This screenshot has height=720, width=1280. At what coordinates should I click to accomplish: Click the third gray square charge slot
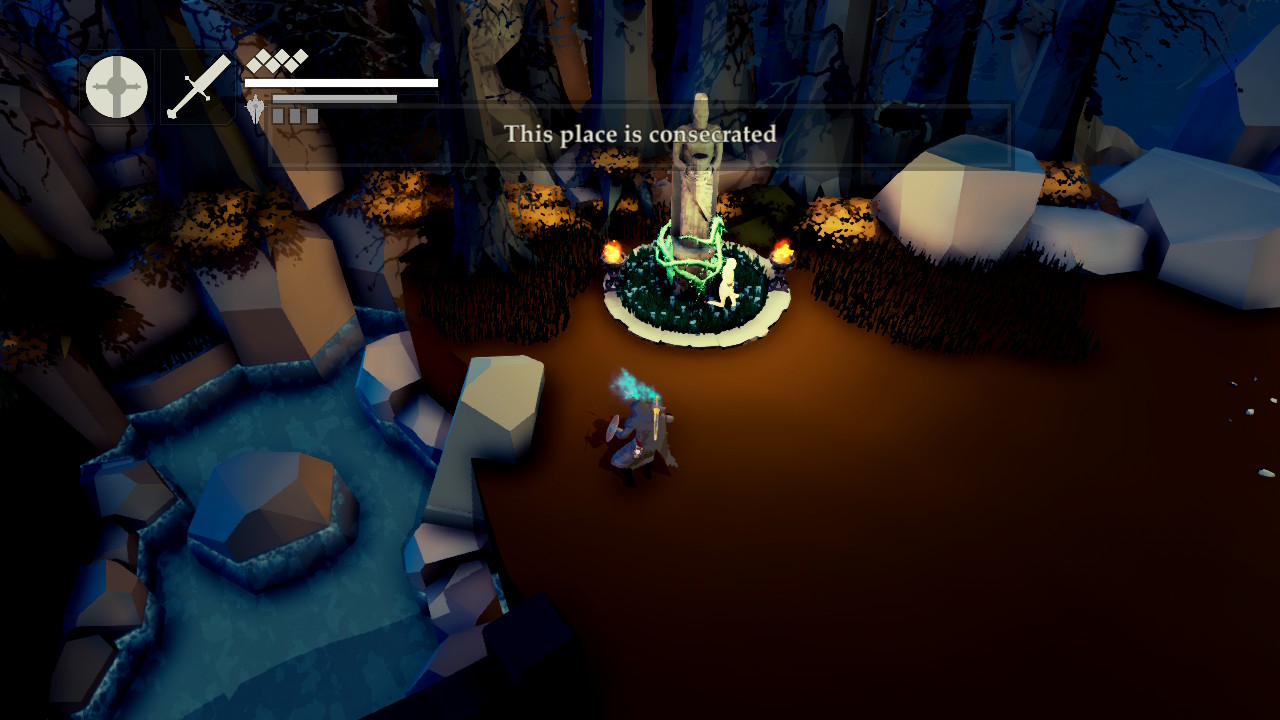[312, 114]
